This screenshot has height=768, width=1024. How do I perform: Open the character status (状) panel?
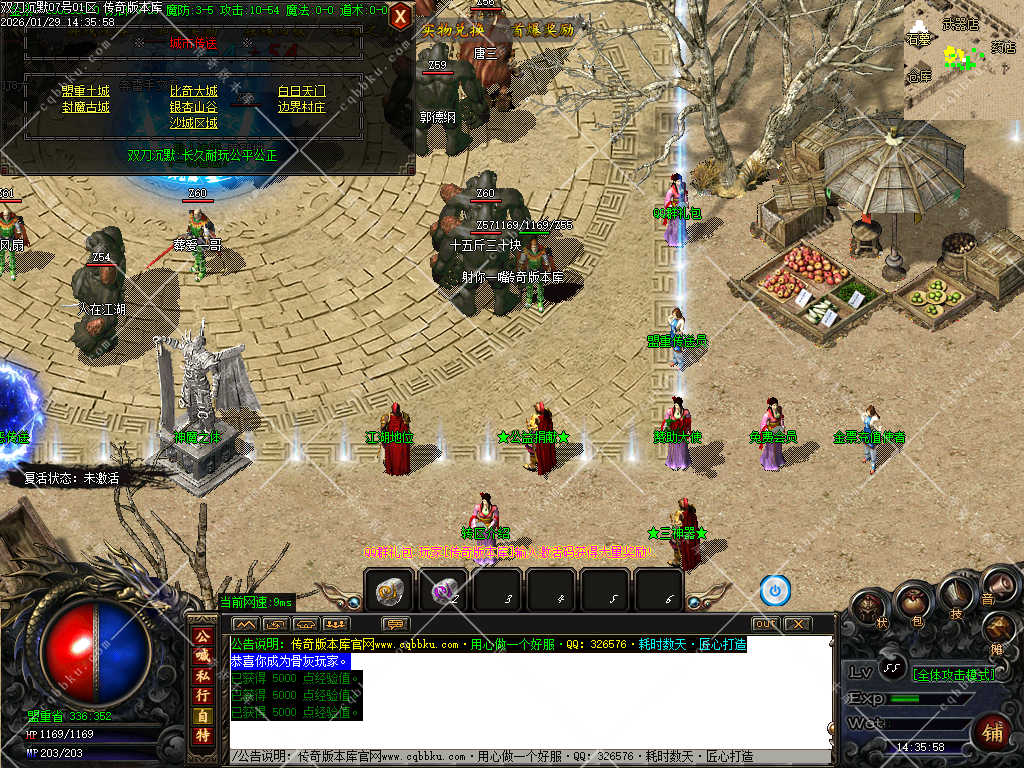868,607
